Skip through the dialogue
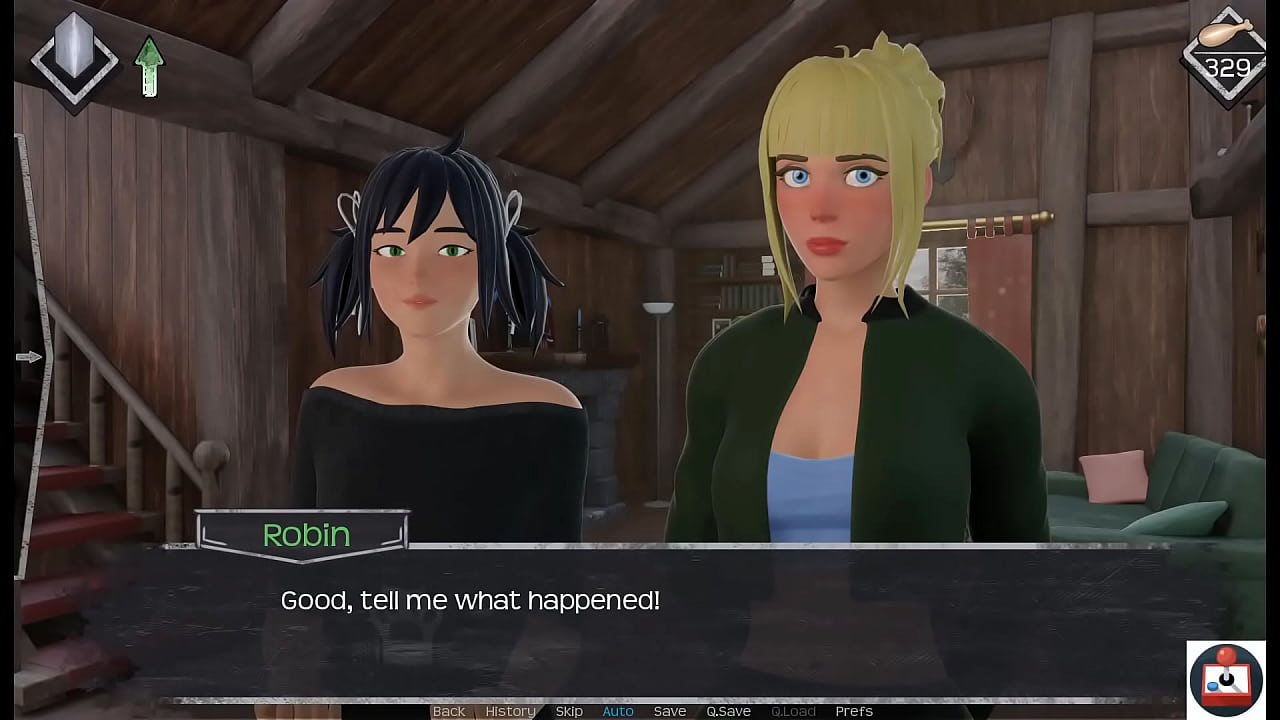The height and width of the screenshot is (720, 1280). [x=569, y=711]
